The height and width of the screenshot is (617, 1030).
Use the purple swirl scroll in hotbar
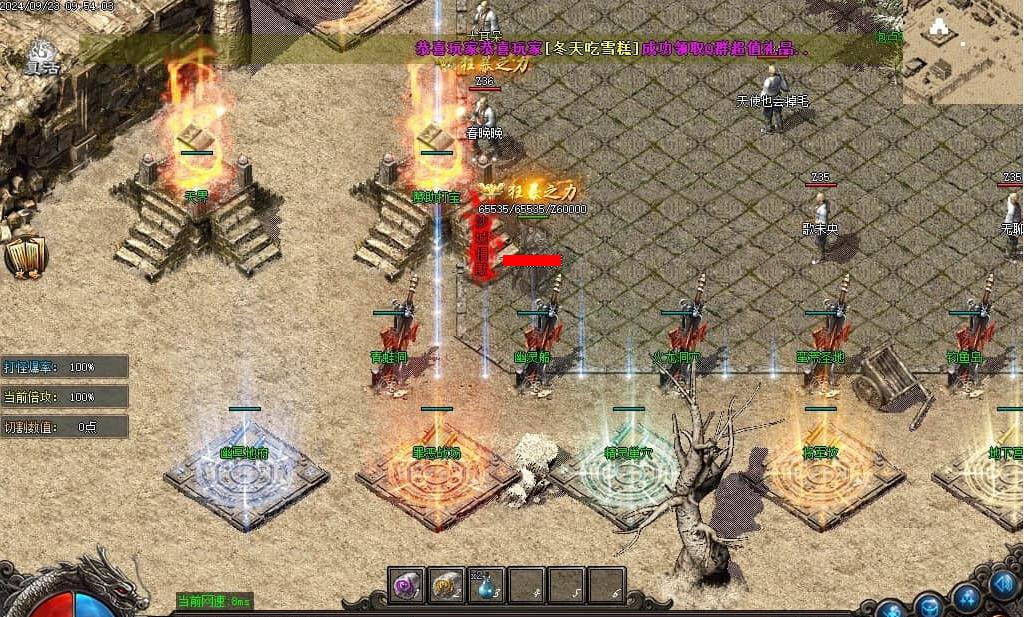406,585
